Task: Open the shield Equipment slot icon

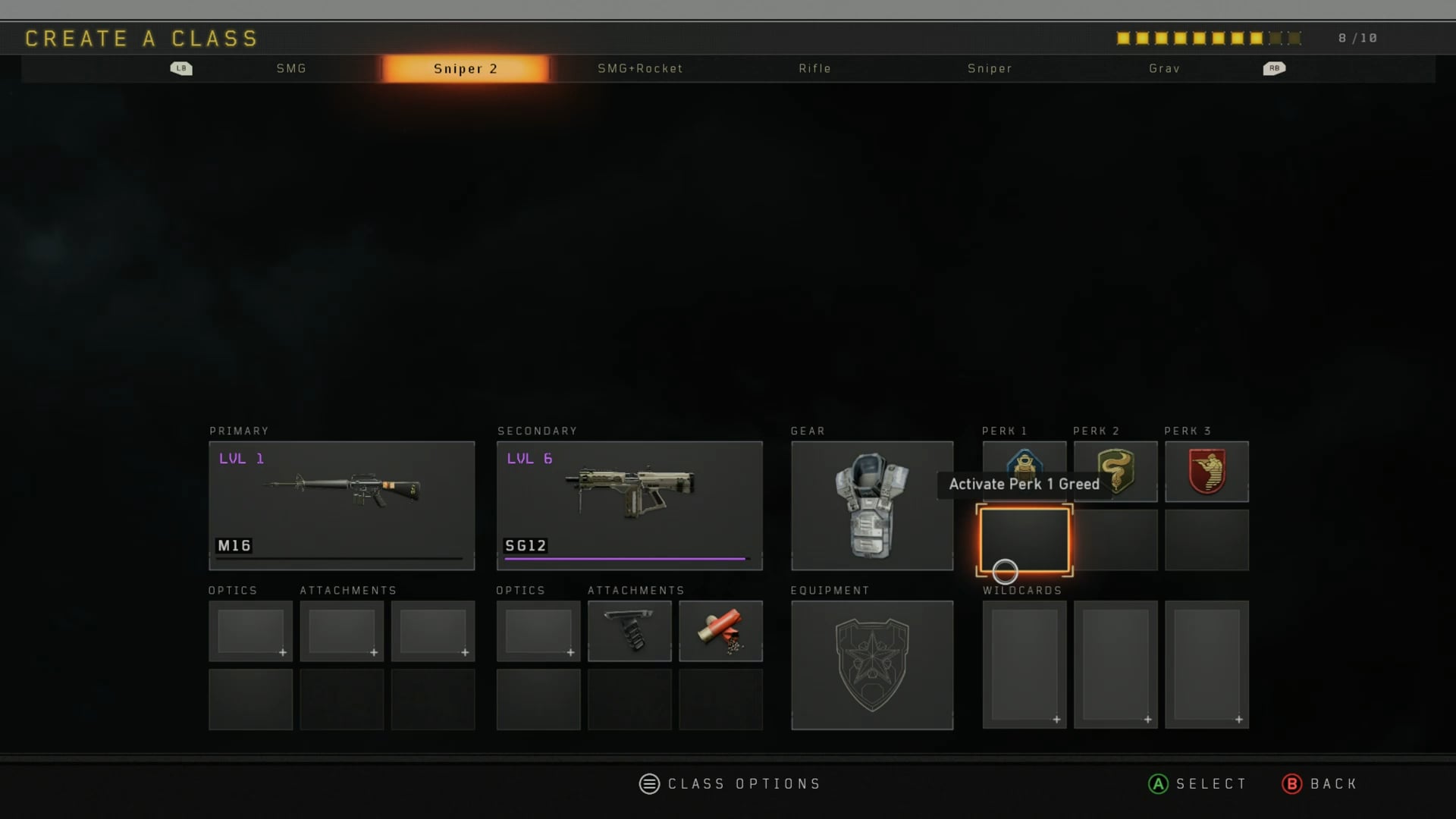Action: click(x=871, y=665)
